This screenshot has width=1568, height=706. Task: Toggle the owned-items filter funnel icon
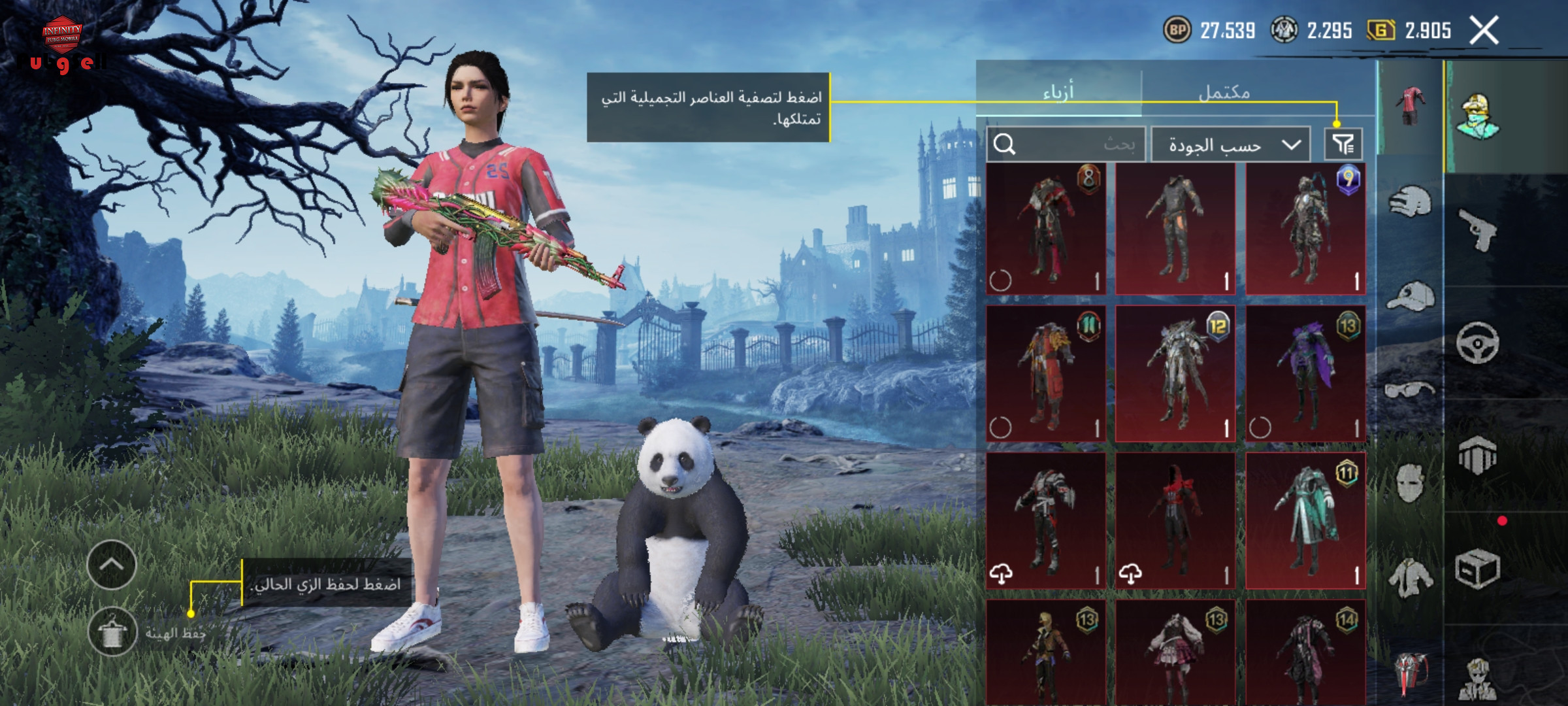1343,144
